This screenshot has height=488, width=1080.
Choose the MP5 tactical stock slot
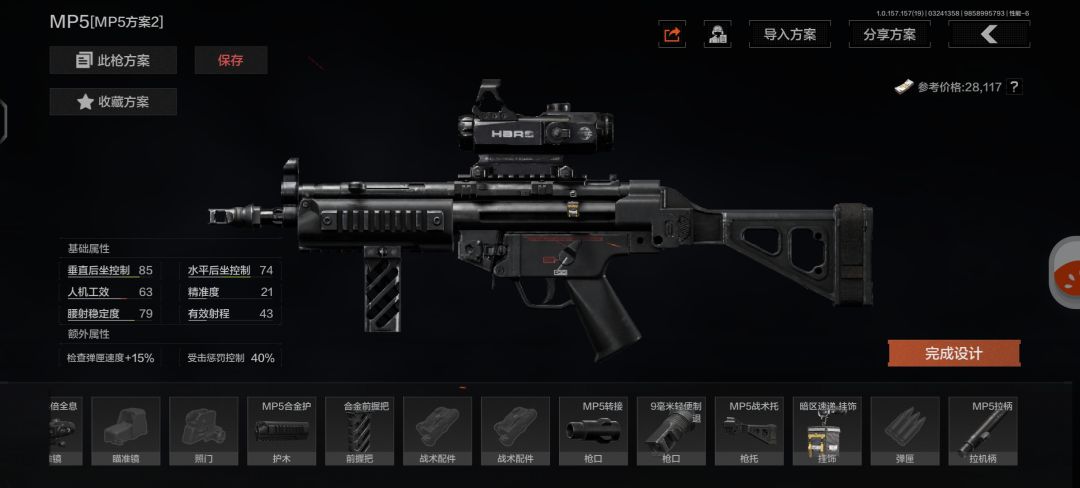pos(749,431)
